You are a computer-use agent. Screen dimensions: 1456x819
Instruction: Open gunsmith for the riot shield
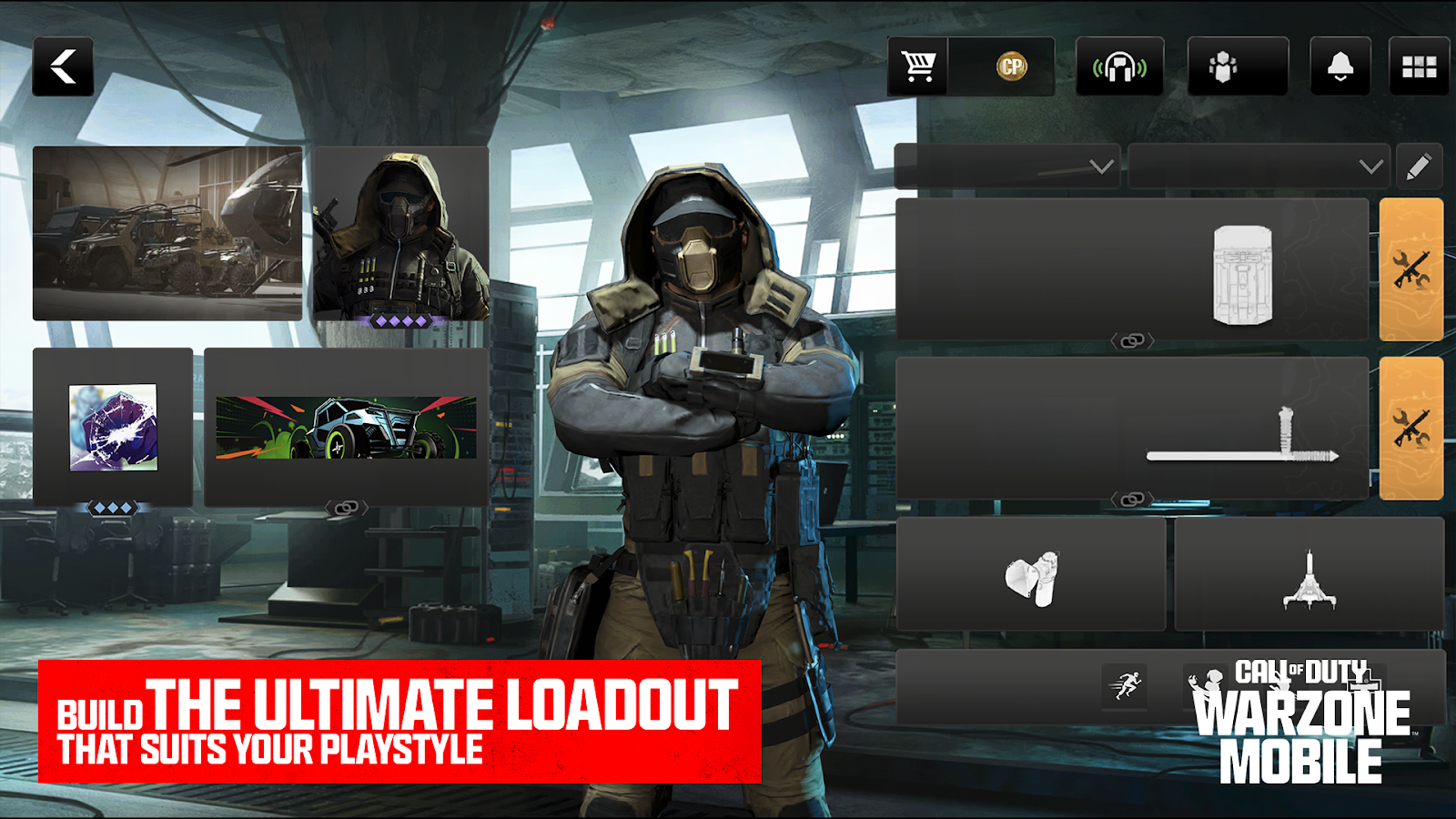click(1410, 269)
